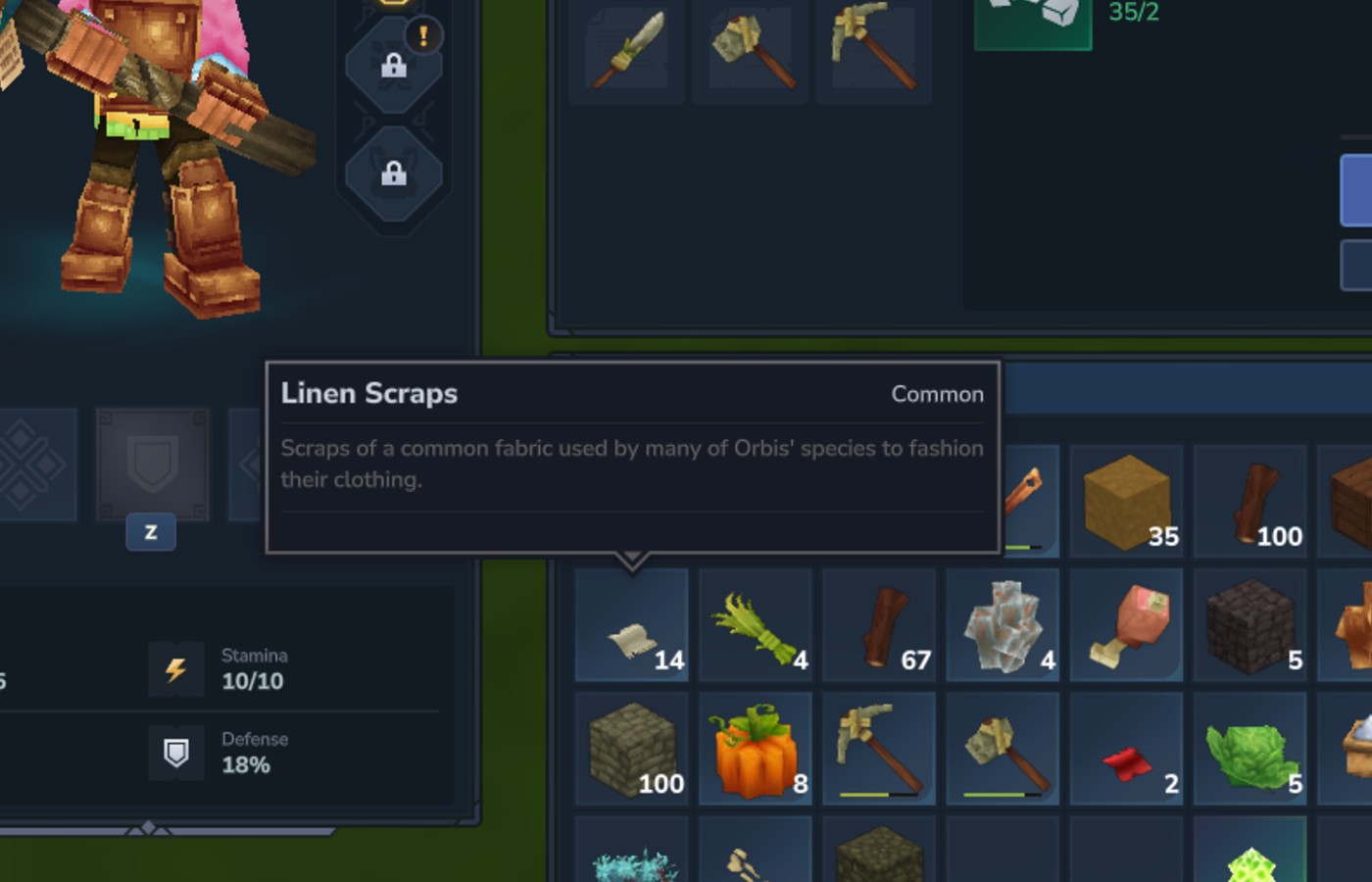Screen dimensions: 1372x882
Task: Pick the pumpkin from the inventory
Action: coord(754,748)
